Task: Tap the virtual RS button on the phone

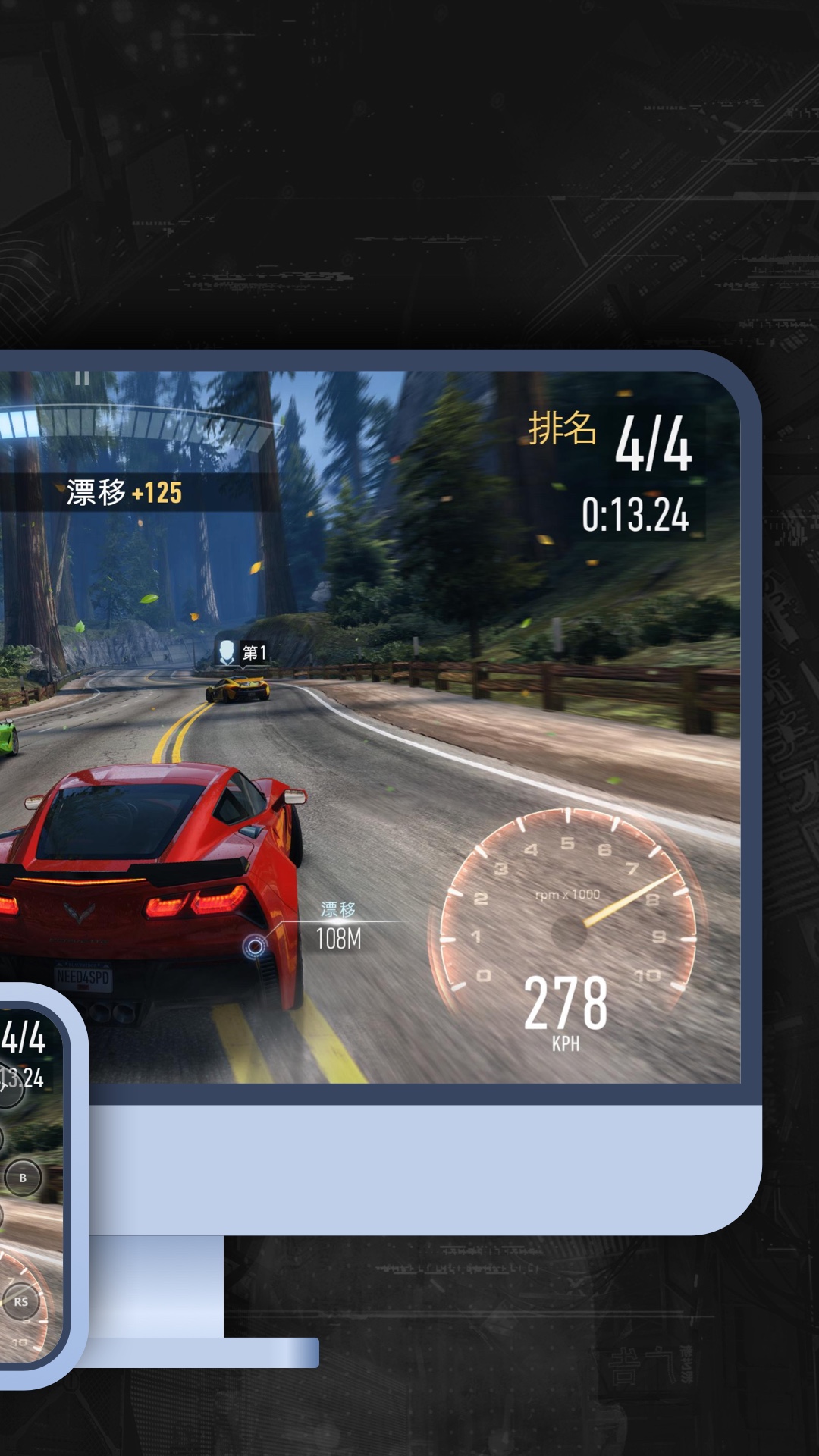Action: 21,1302
